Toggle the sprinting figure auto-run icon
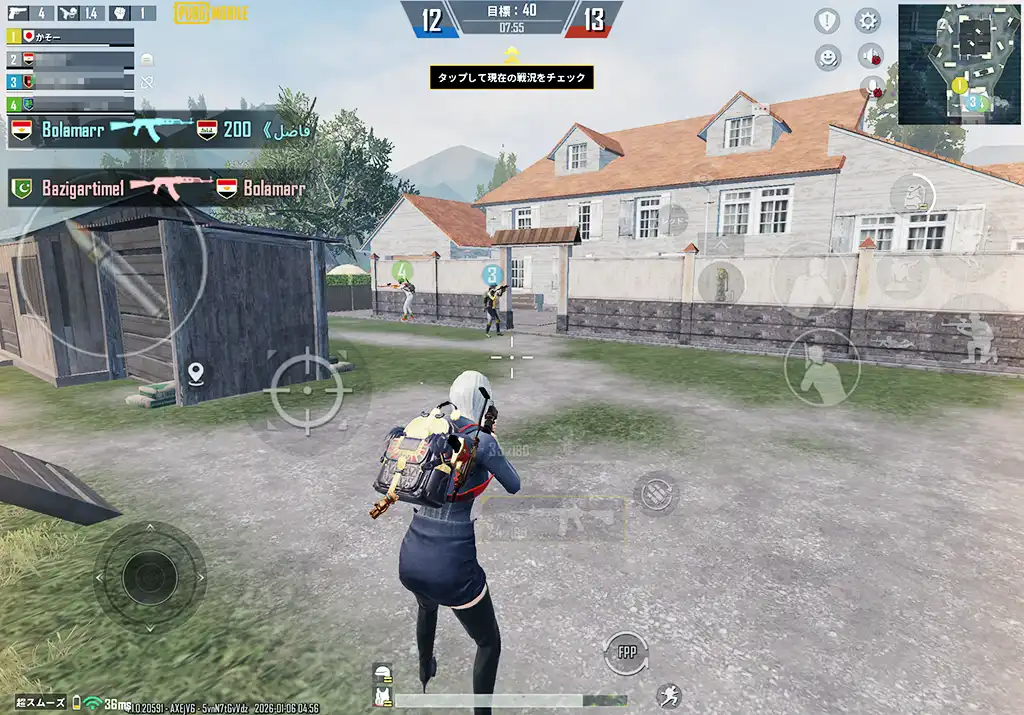This screenshot has height=715, width=1024. [669, 696]
